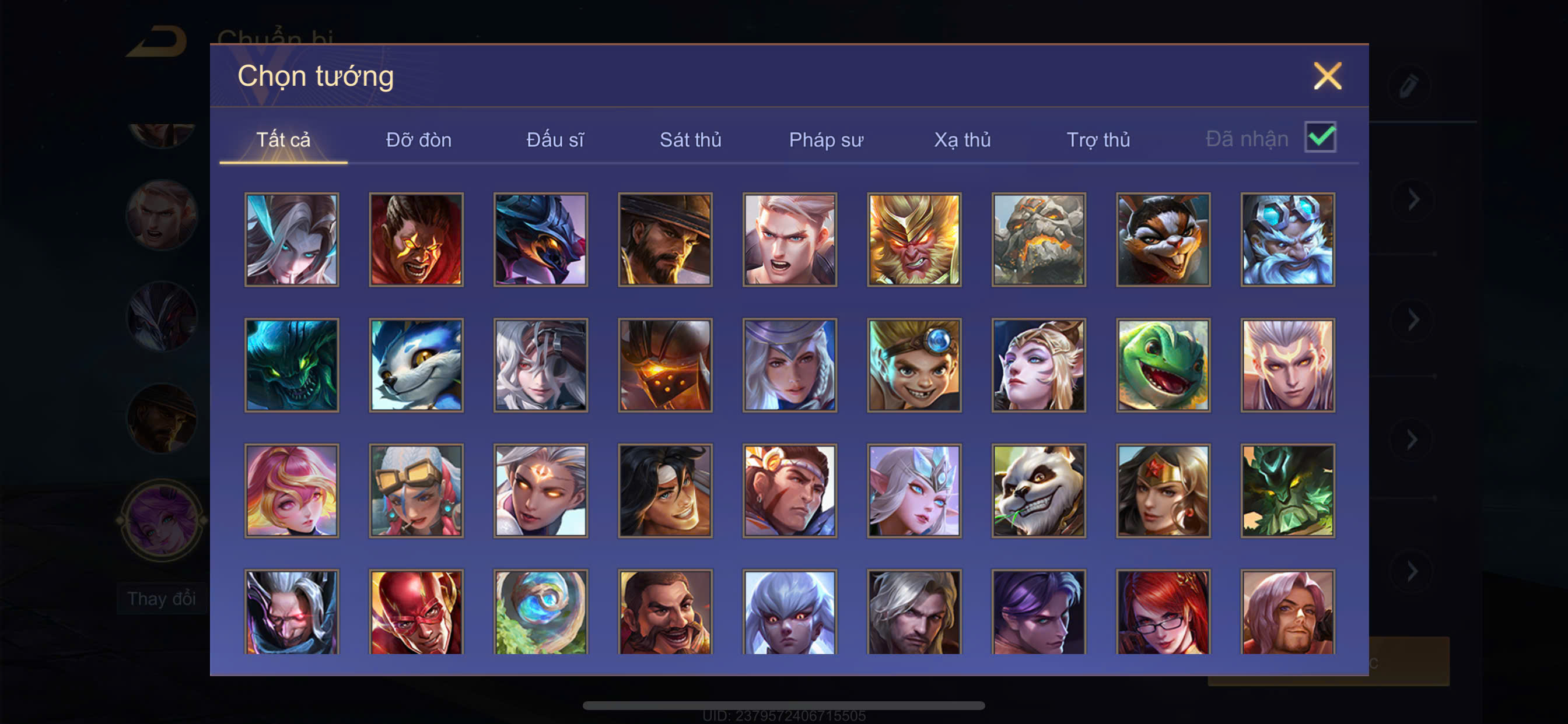Select the rock golem hero portrait
Screen dimensions: 1568x724
pyautogui.click(x=1038, y=240)
